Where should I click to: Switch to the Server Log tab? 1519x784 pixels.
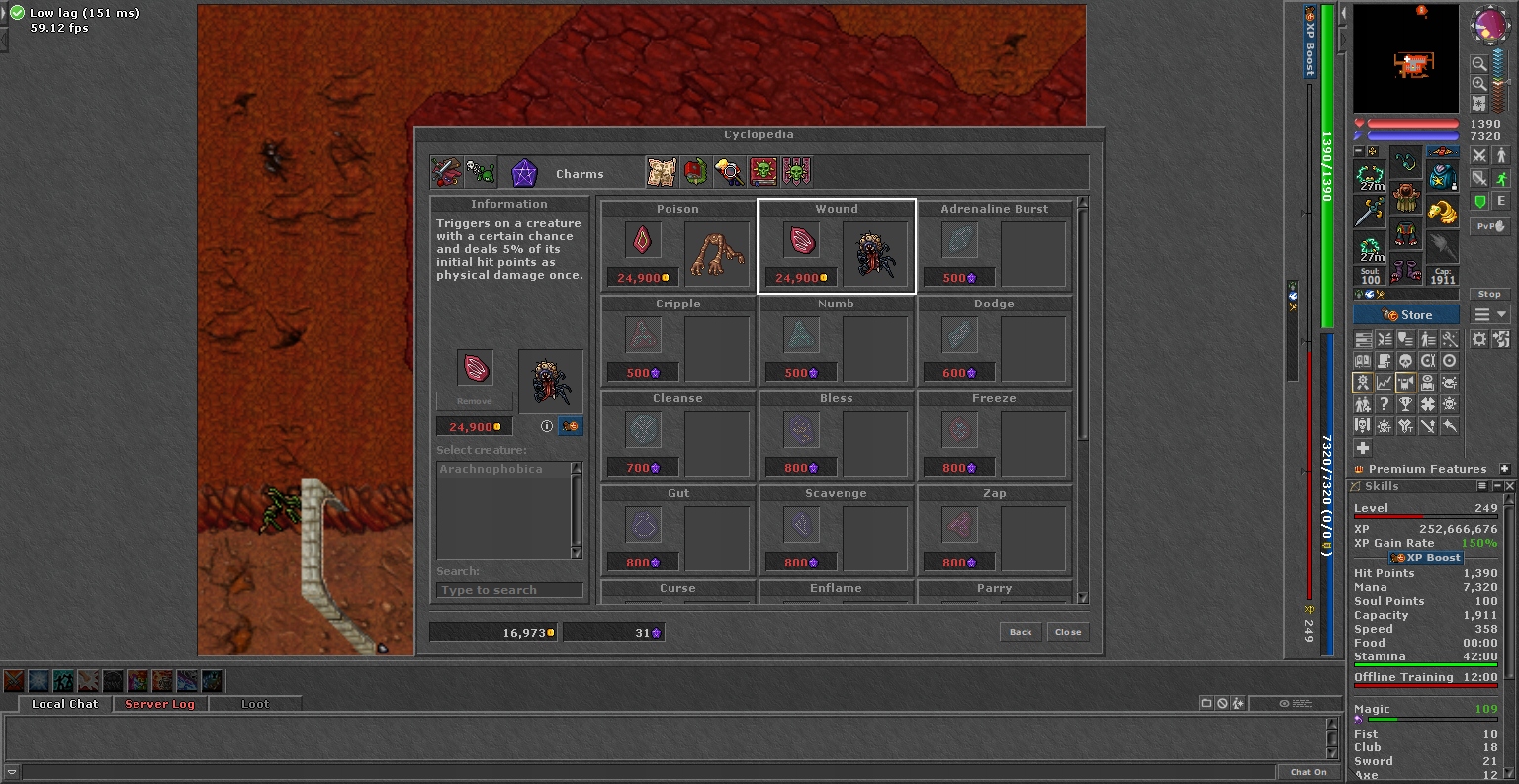159,704
